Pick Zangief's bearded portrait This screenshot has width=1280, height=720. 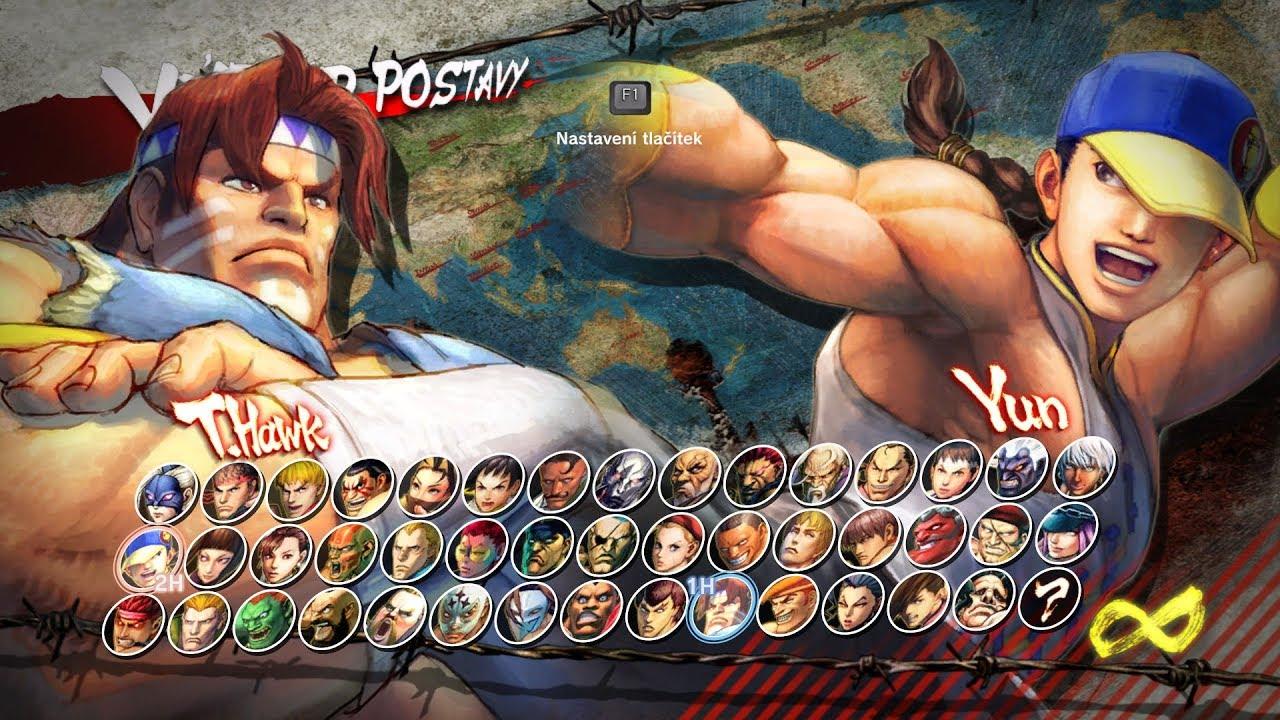click(x=329, y=616)
